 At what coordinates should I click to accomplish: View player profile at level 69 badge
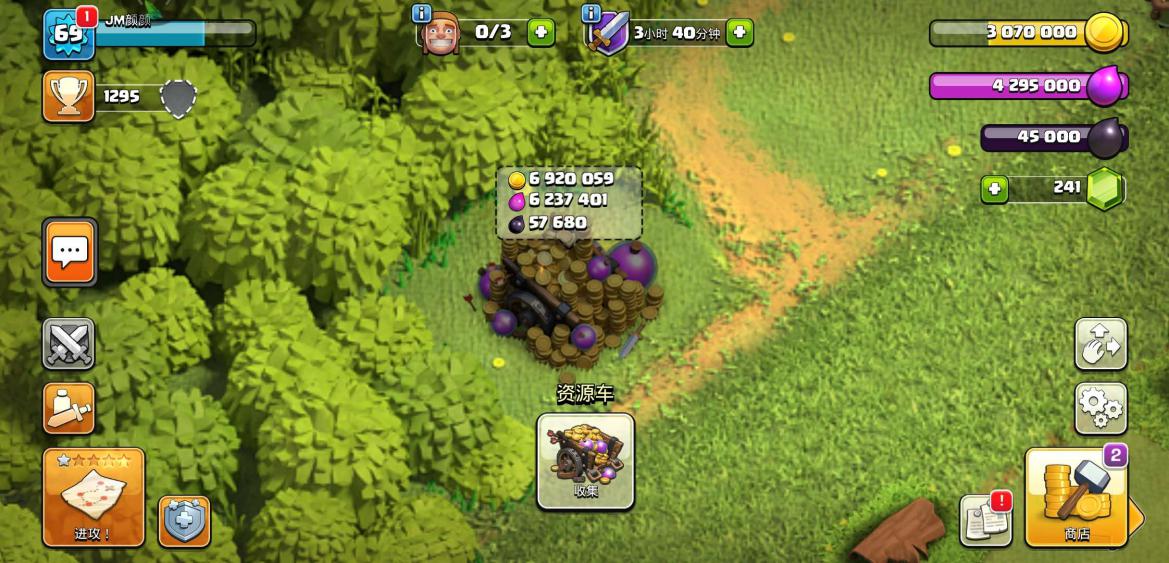click(x=68, y=35)
